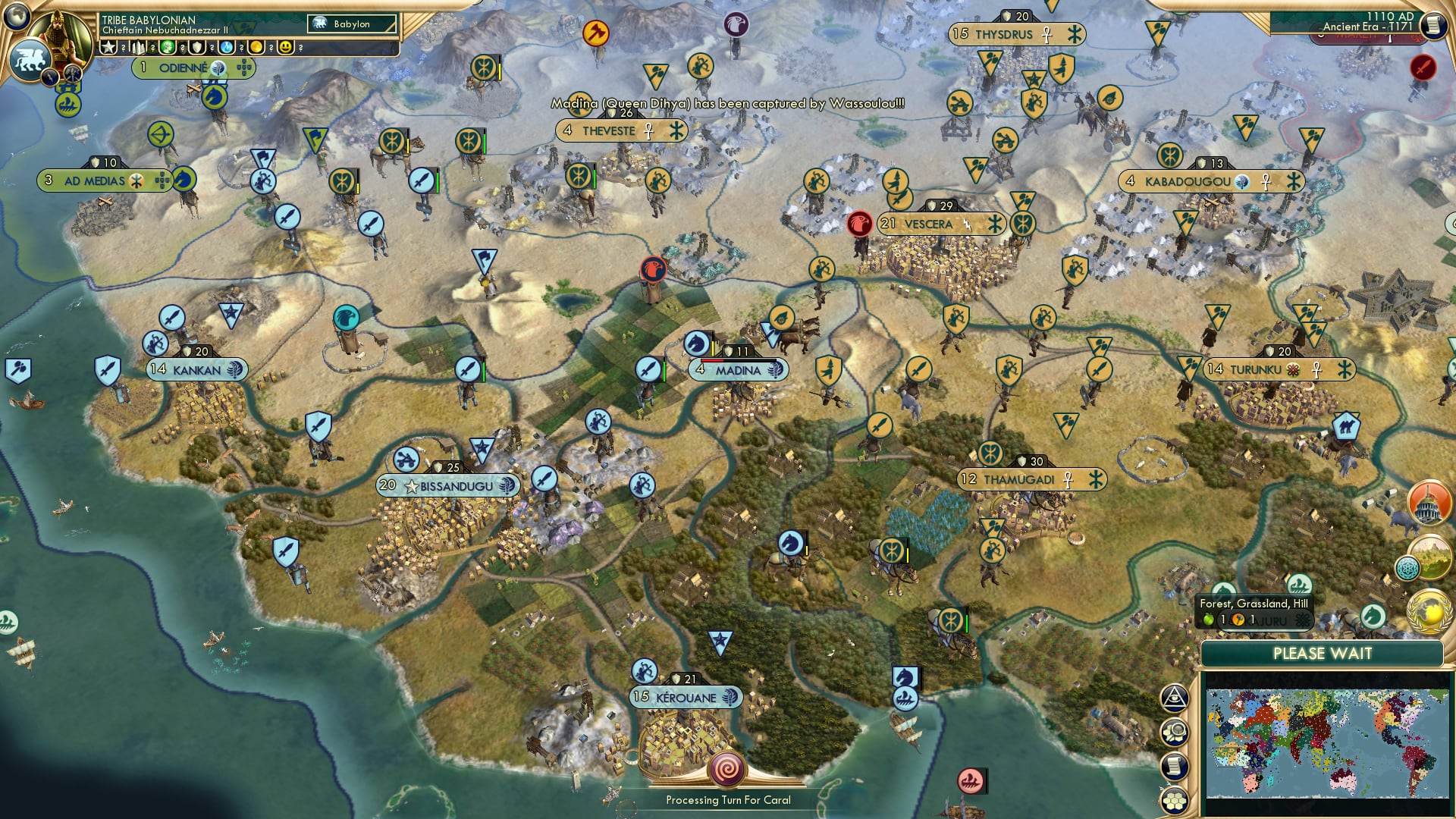Open the Babylon civilization dropdown
The height and width of the screenshot is (819, 1456).
click(350, 24)
